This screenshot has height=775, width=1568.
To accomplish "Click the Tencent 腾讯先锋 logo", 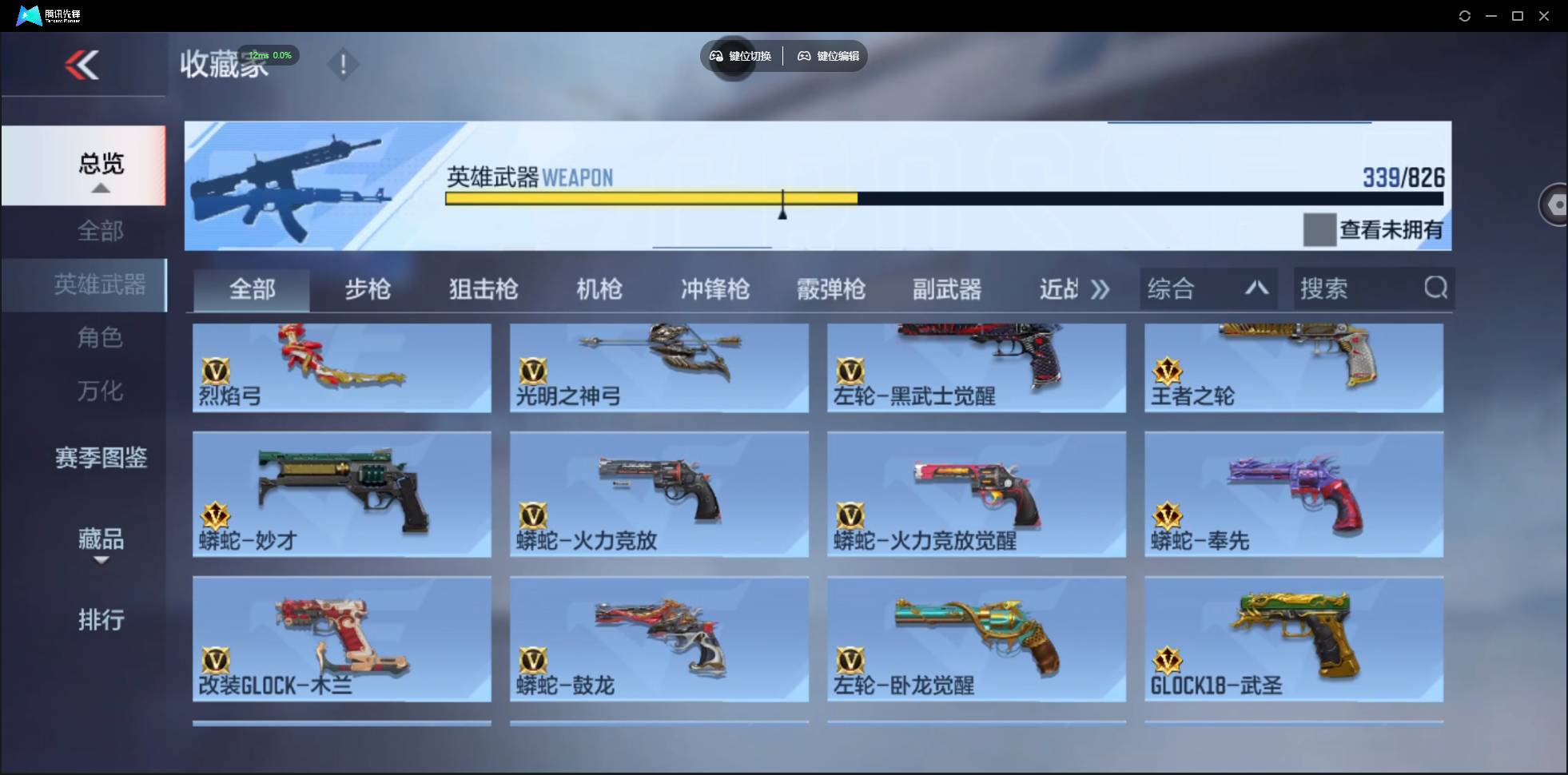I will (x=30, y=14).
